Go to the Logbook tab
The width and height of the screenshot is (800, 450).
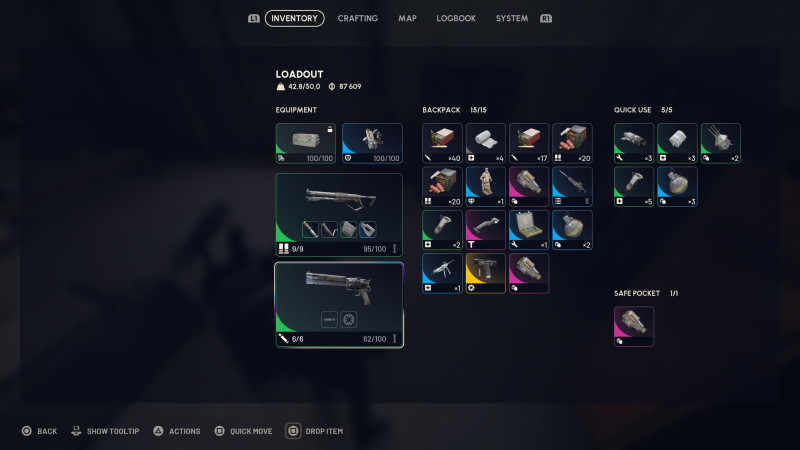point(456,18)
